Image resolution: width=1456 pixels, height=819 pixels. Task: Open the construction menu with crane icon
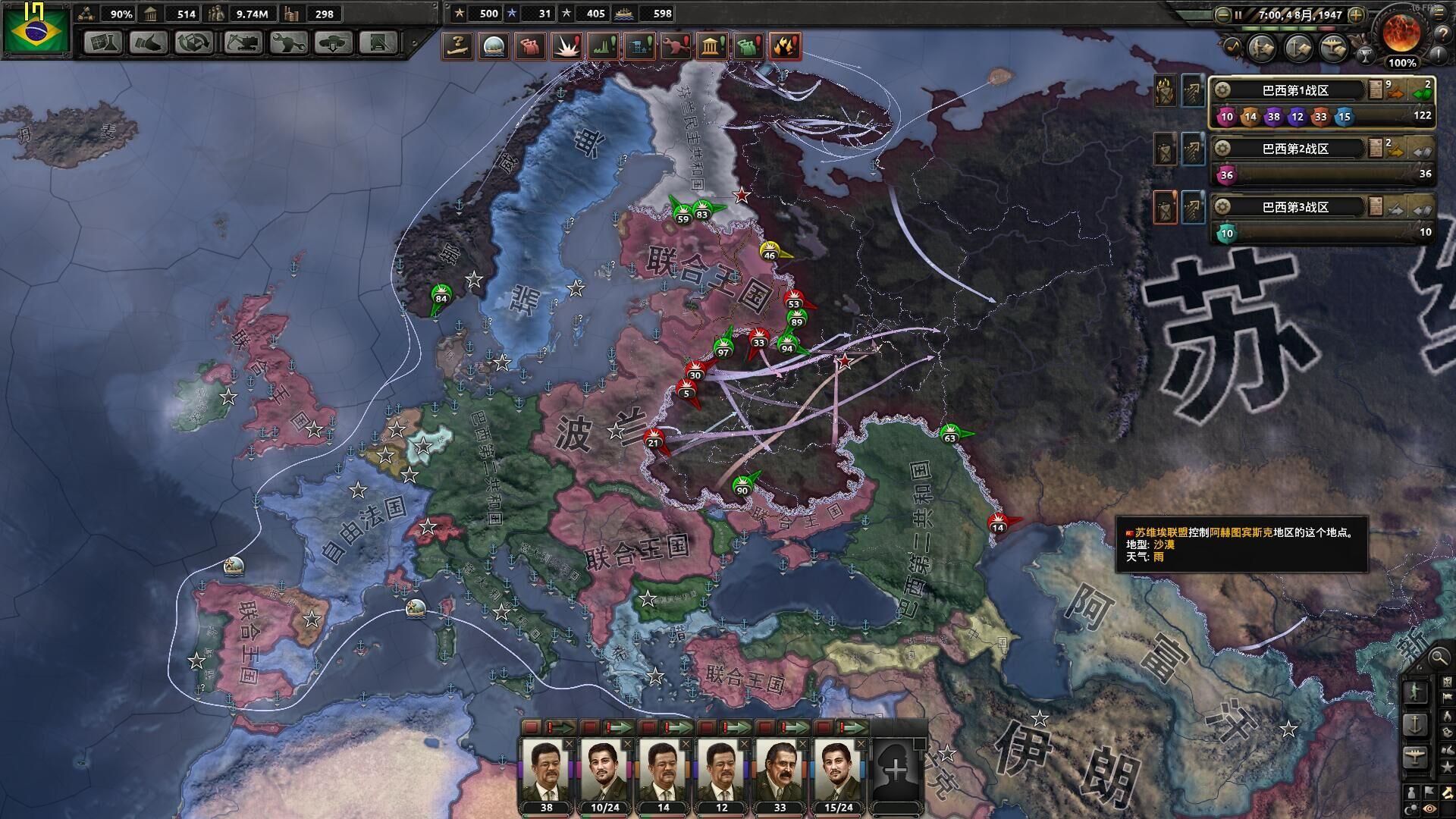(x=243, y=42)
